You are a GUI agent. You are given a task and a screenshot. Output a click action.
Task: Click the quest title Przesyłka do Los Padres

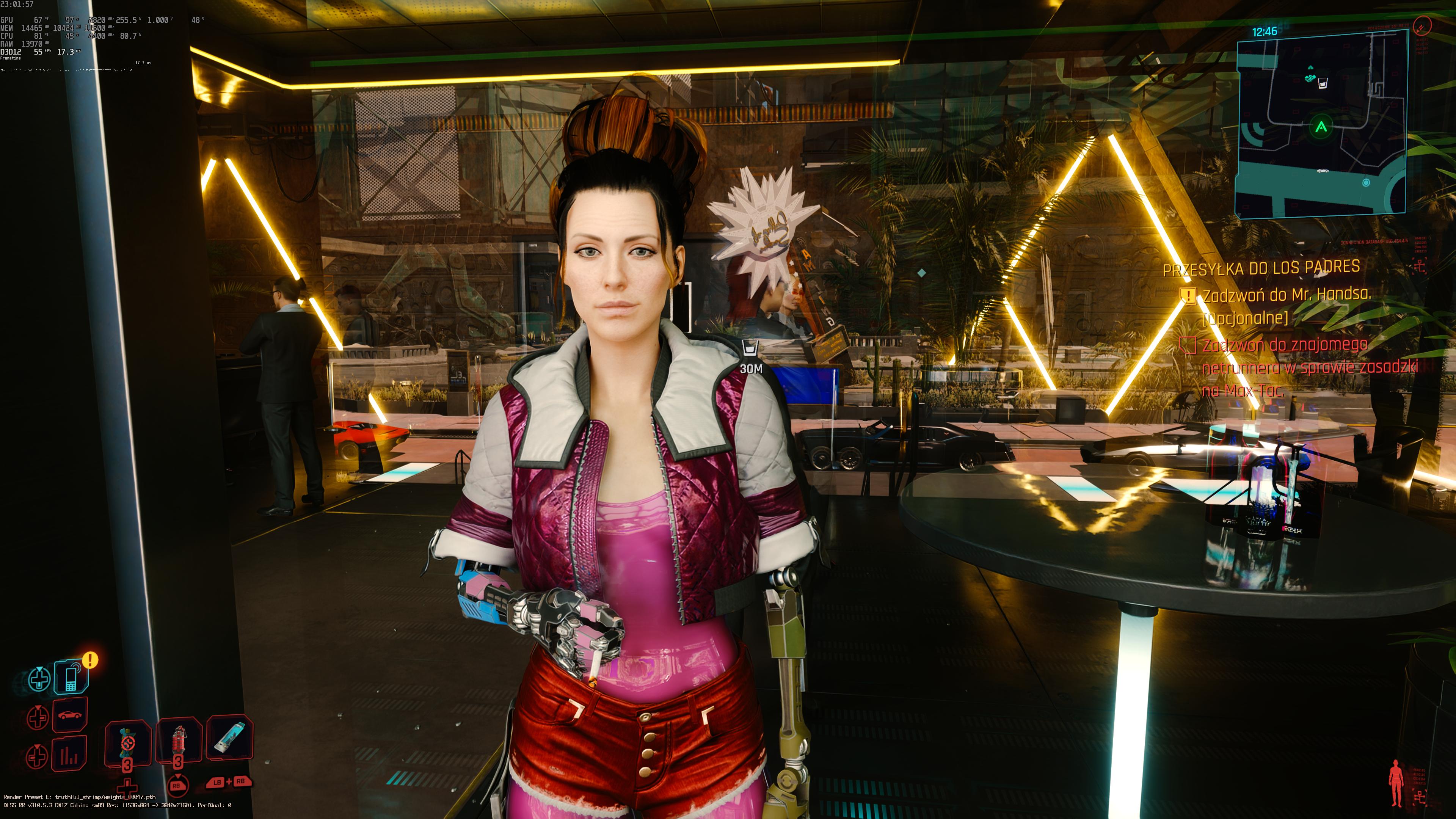[1261, 267]
